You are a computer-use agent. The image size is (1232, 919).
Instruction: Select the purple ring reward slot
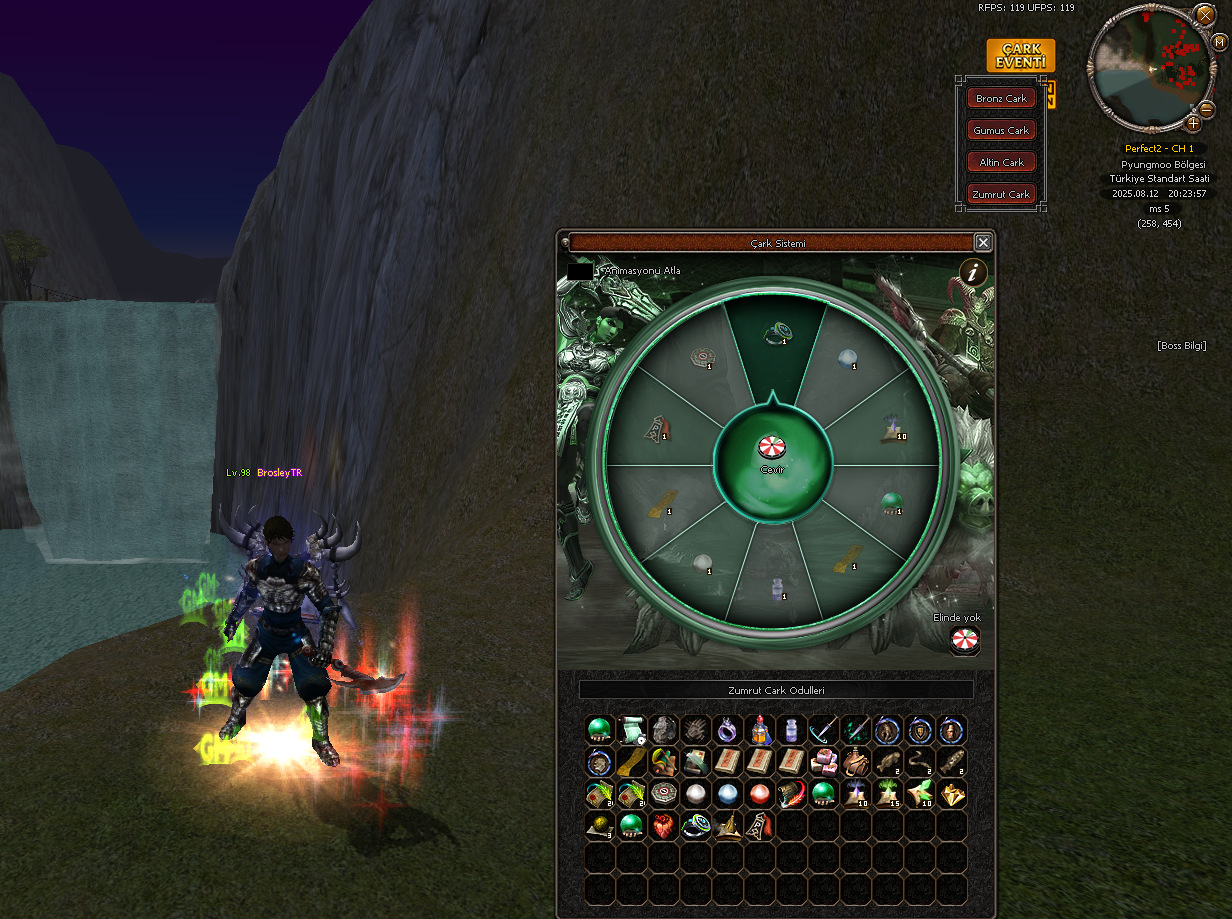point(727,731)
